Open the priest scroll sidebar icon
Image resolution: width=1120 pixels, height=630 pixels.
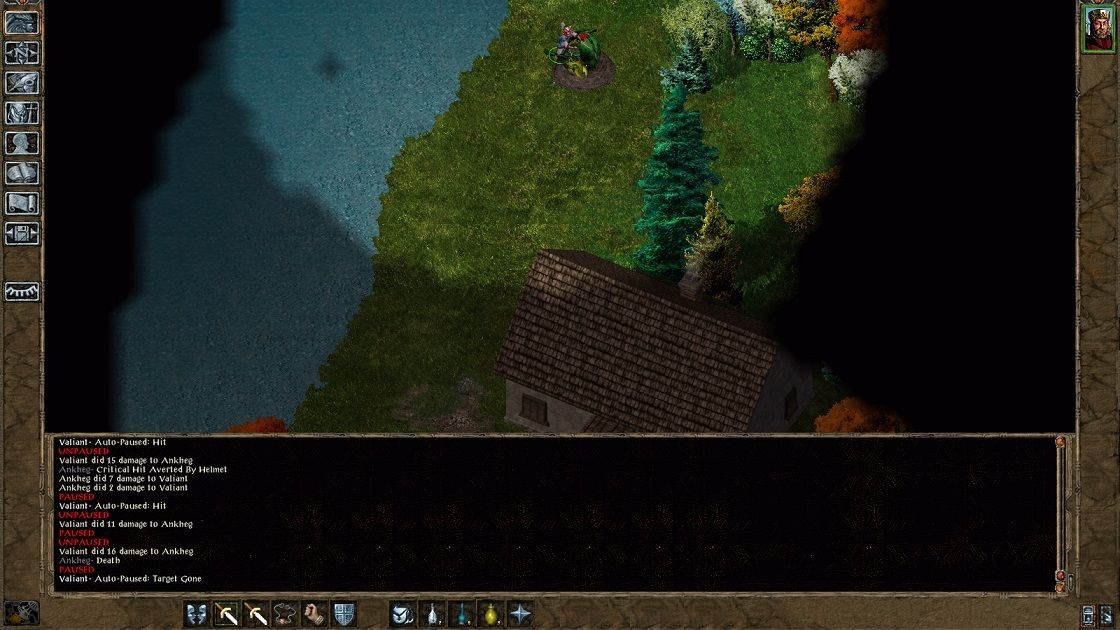[22, 203]
